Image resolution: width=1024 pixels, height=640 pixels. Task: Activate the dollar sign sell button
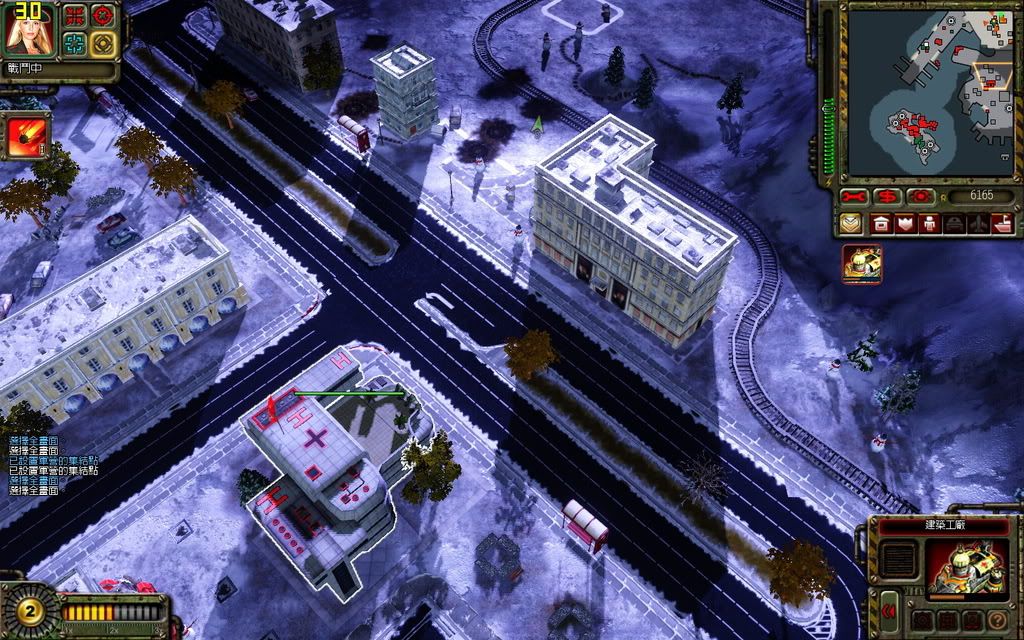(886, 195)
